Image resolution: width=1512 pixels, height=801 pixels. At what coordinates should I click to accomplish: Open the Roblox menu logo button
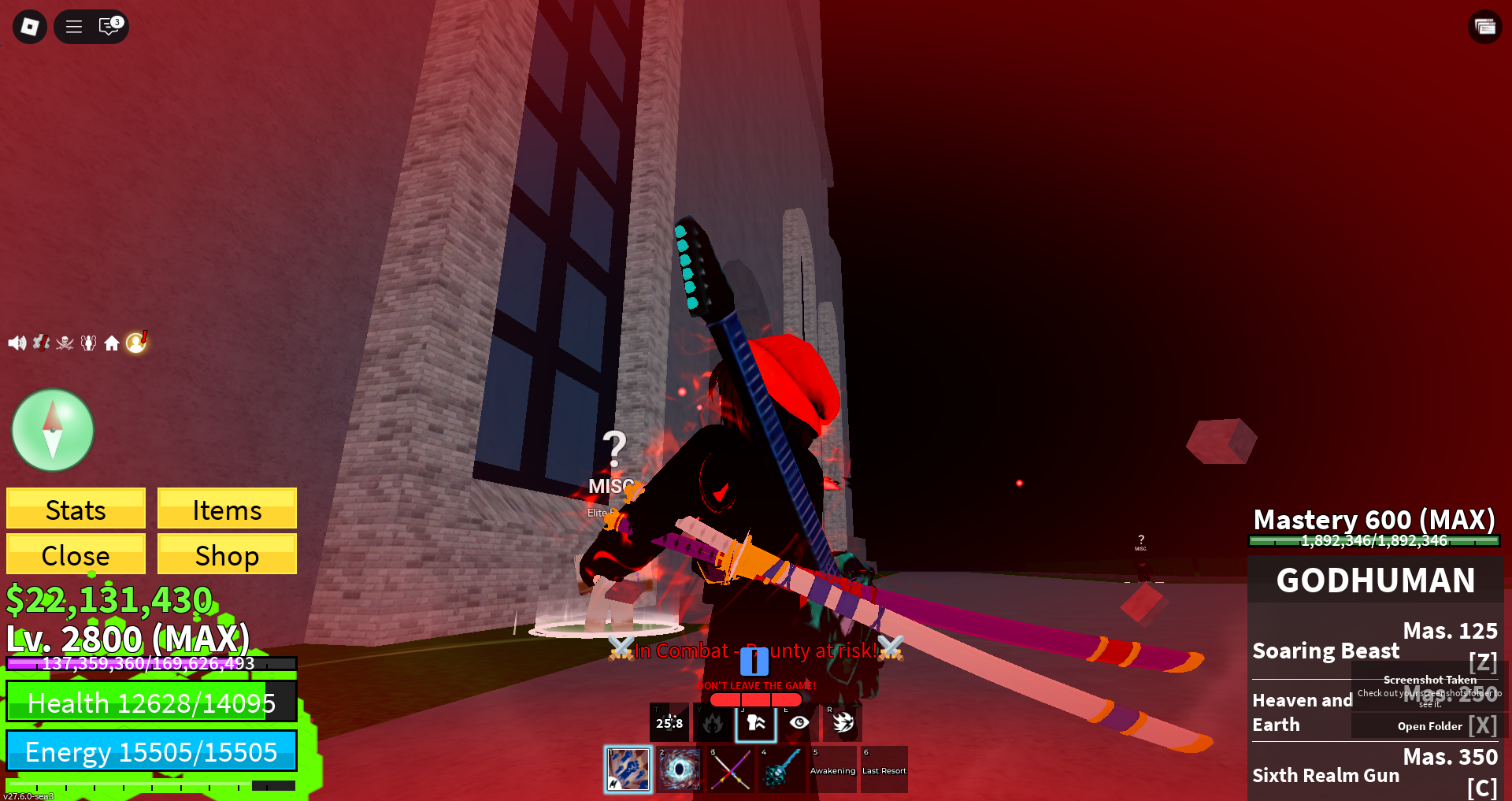pos(30,27)
